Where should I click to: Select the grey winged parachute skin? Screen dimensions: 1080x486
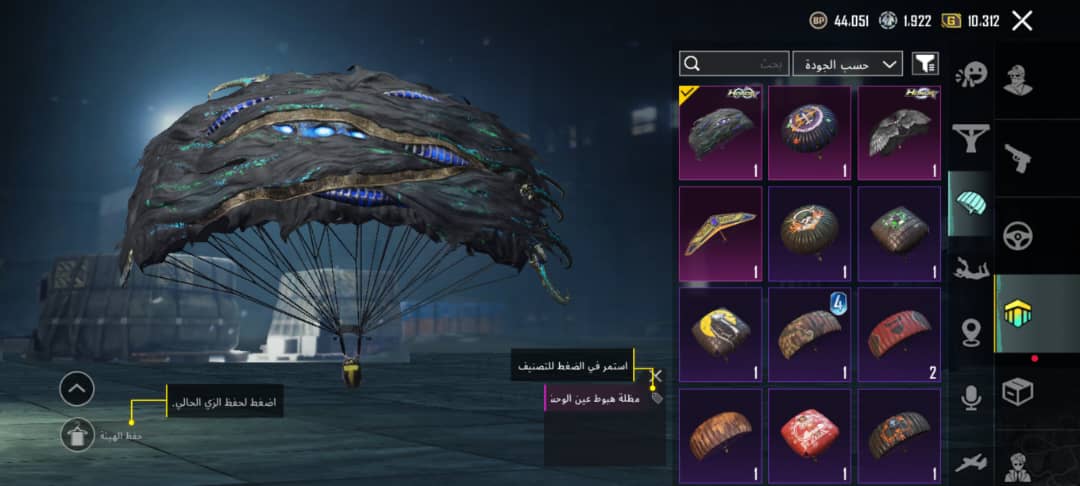pyautogui.click(x=899, y=132)
